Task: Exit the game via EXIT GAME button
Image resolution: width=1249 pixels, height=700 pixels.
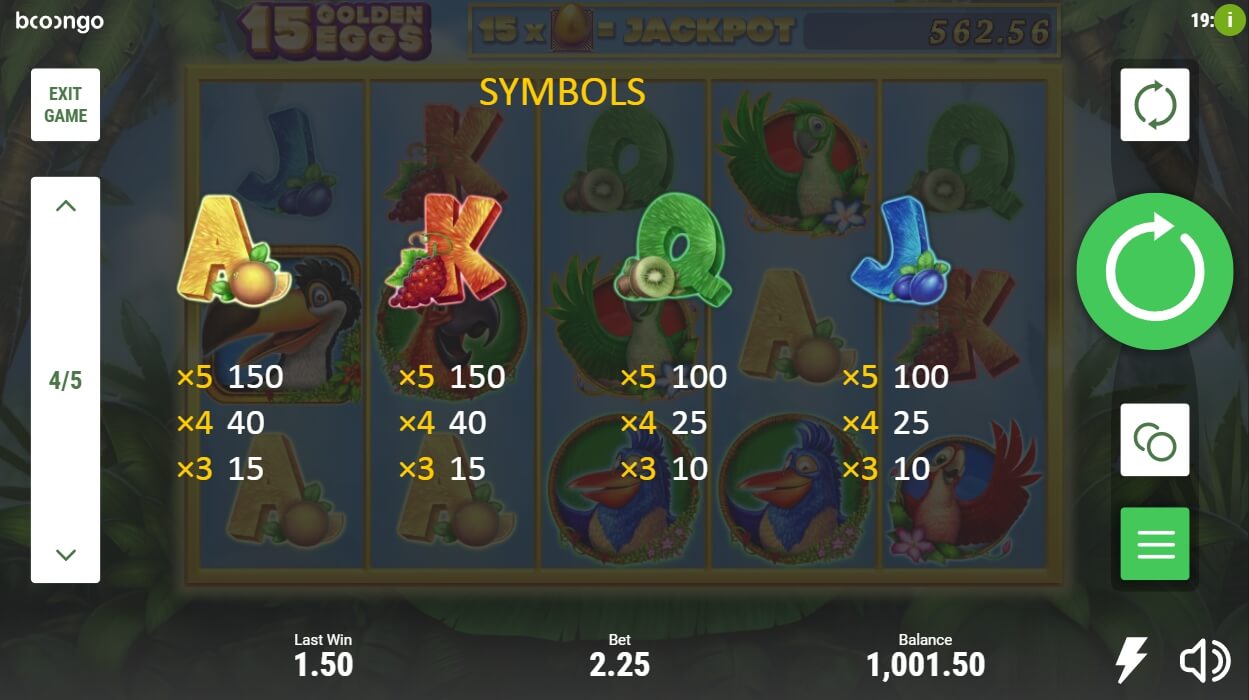Action: tap(65, 105)
